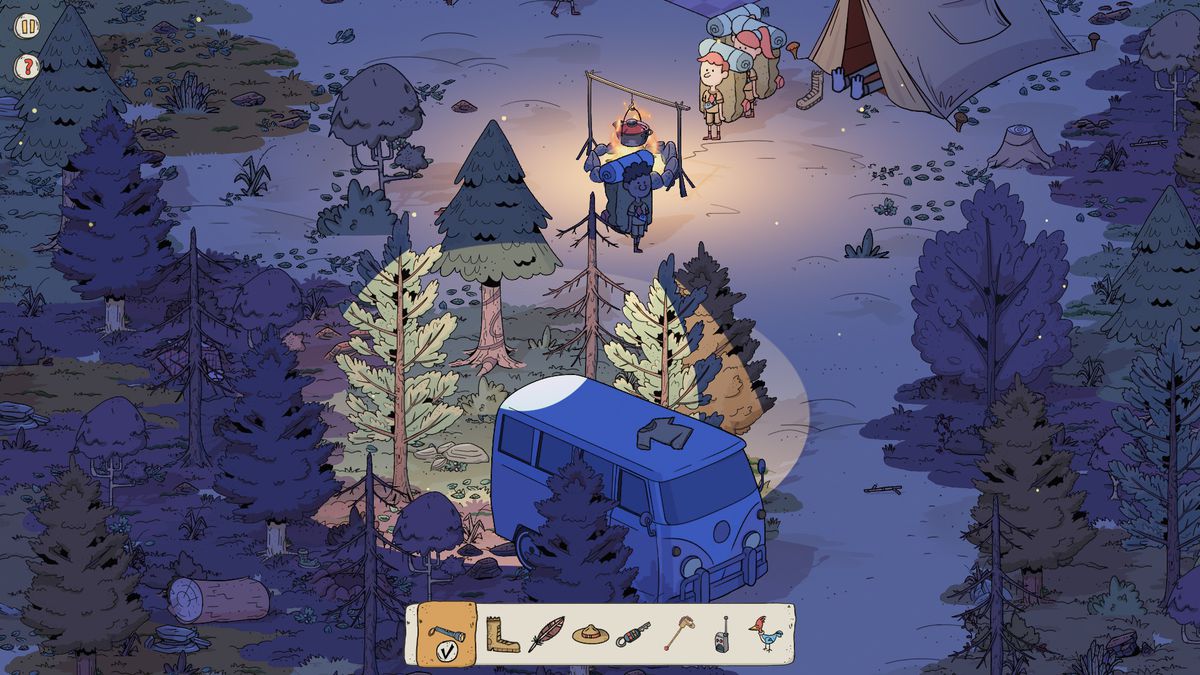Choose the boot item in the bar

[502, 634]
